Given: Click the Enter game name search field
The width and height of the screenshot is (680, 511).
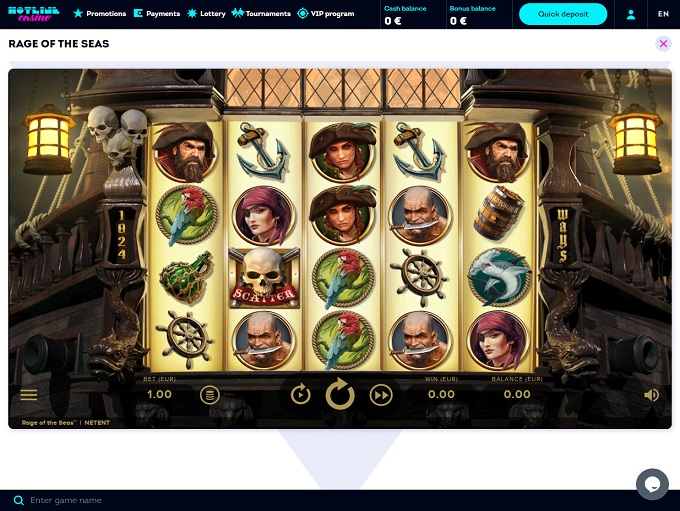Looking at the screenshot, I should (x=200, y=500).
